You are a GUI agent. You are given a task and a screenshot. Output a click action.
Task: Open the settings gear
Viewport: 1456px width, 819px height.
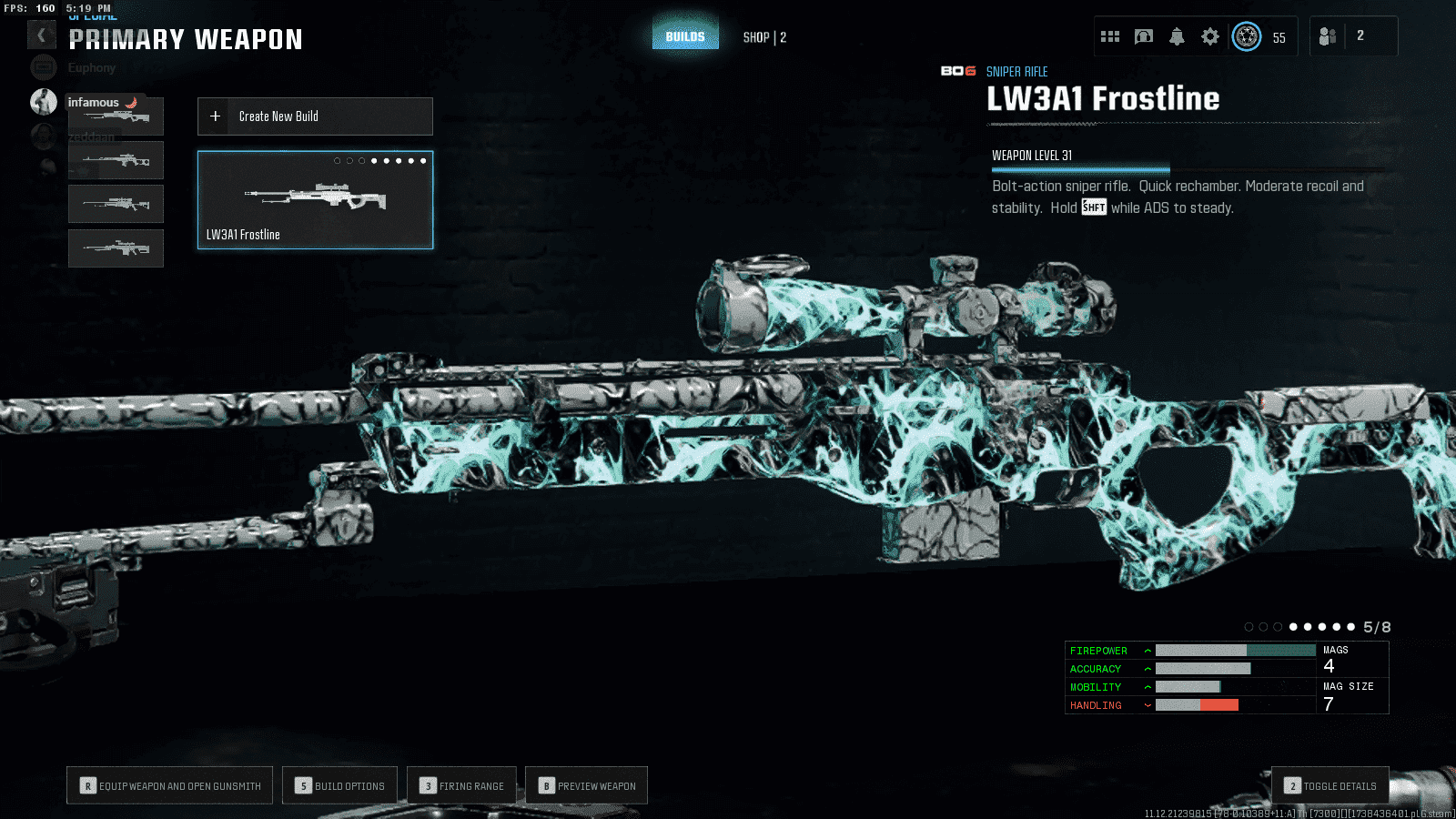(x=1209, y=36)
